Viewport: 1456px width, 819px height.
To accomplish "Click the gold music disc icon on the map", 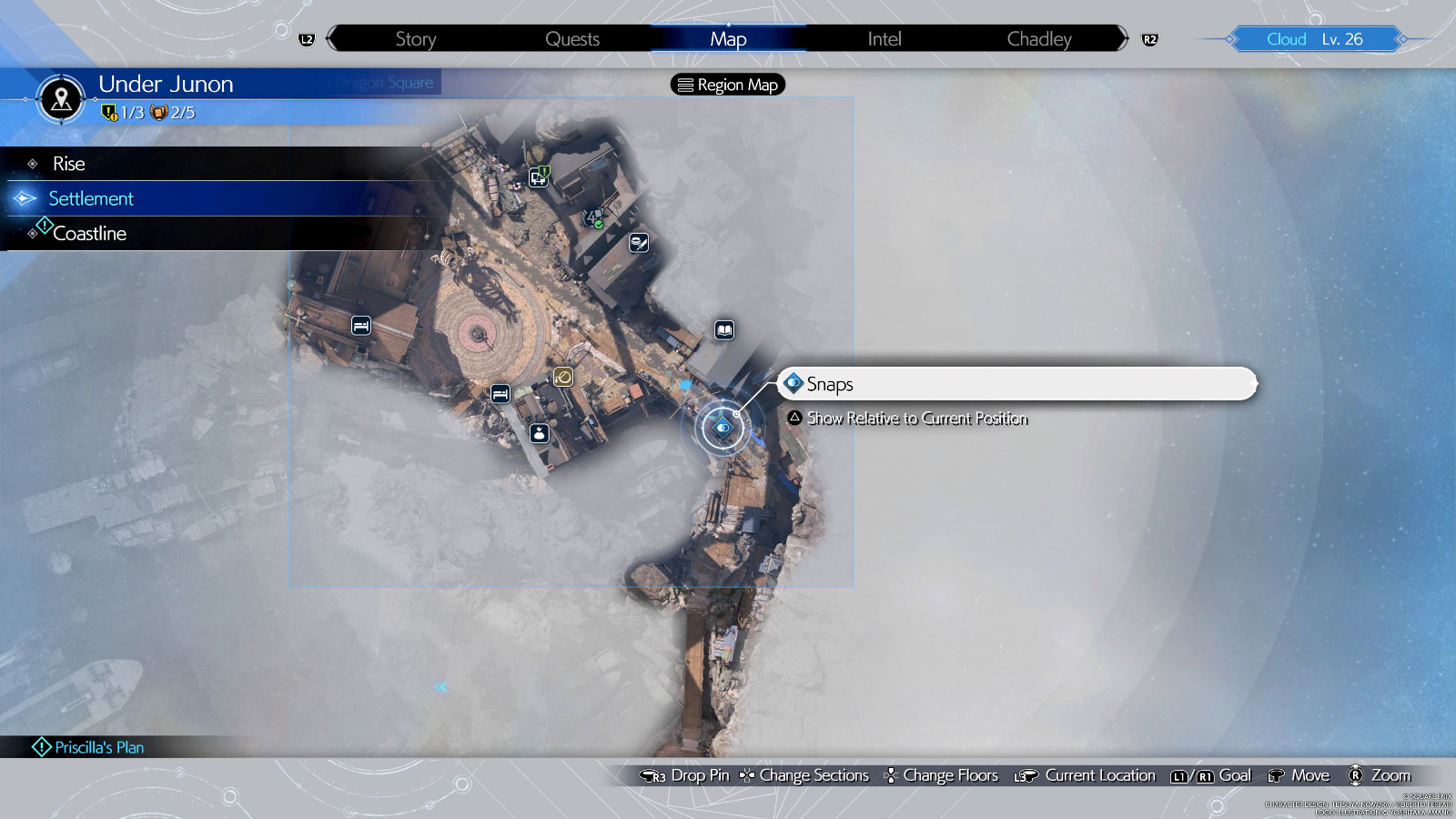I will pyautogui.click(x=563, y=376).
